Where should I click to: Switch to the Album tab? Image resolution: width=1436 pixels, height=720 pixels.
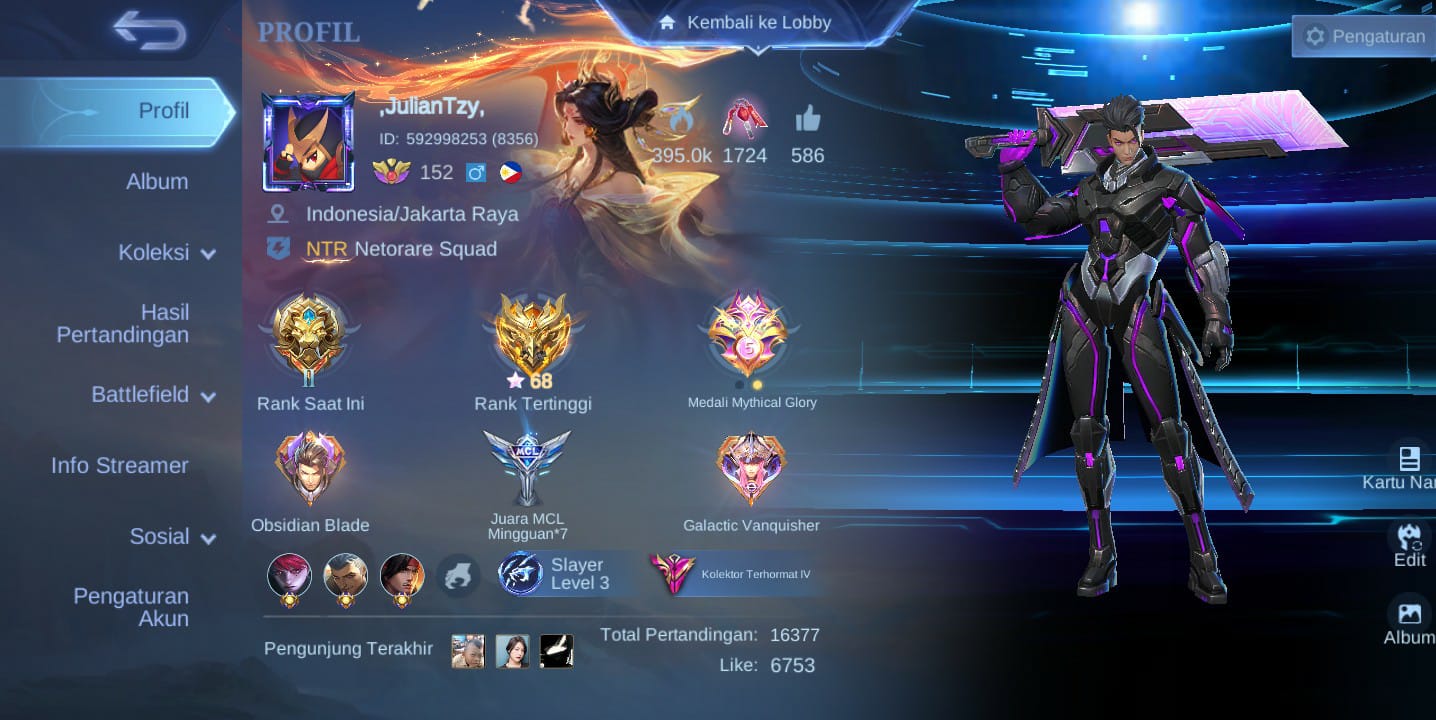click(x=157, y=181)
